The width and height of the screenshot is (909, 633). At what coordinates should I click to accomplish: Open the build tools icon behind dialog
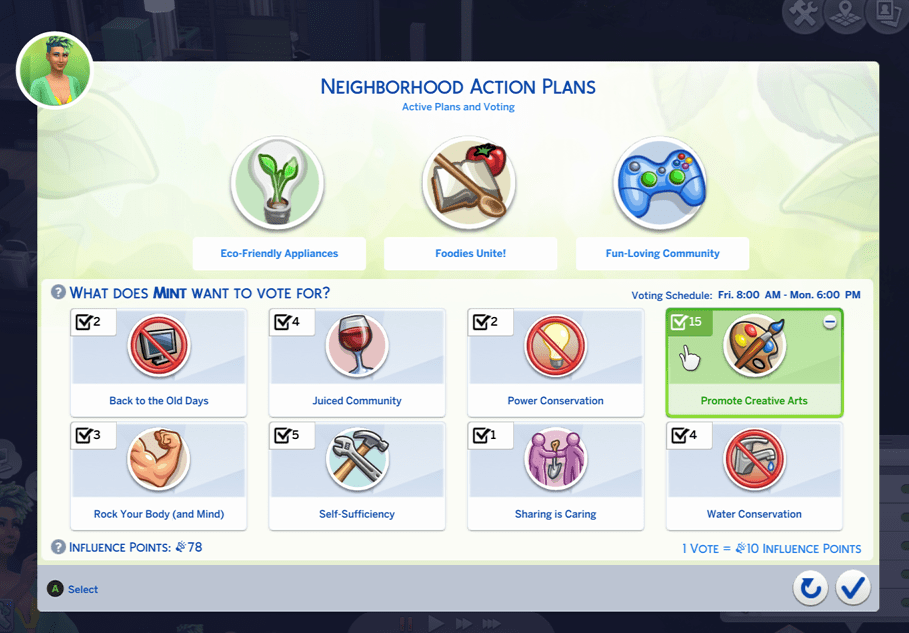(x=803, y=15)
